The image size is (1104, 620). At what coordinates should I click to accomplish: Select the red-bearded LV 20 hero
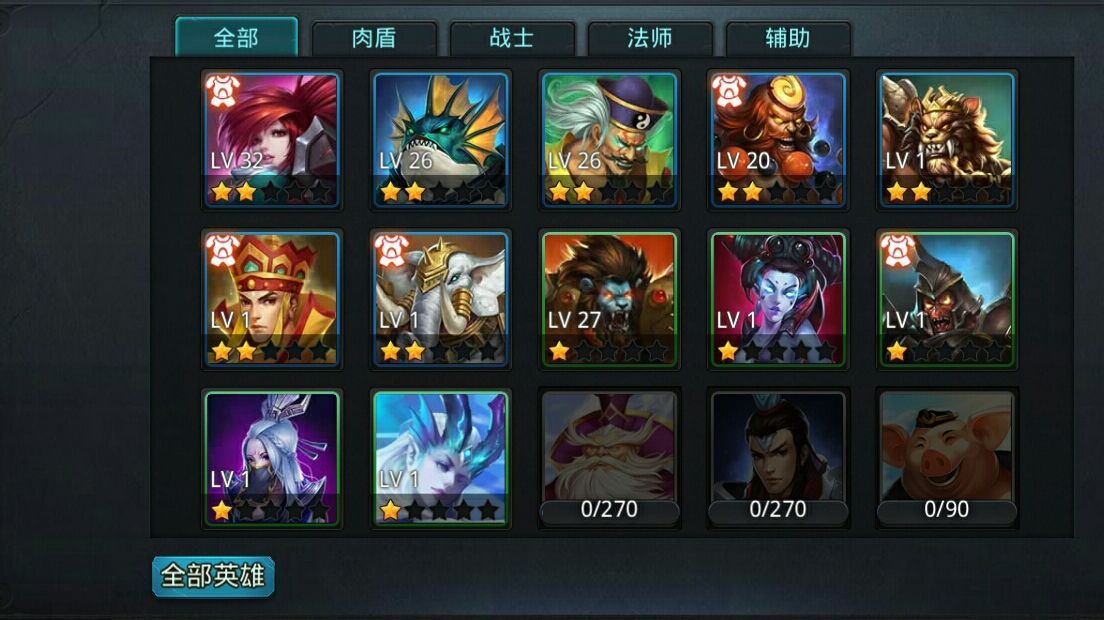[x=778, y=139]
